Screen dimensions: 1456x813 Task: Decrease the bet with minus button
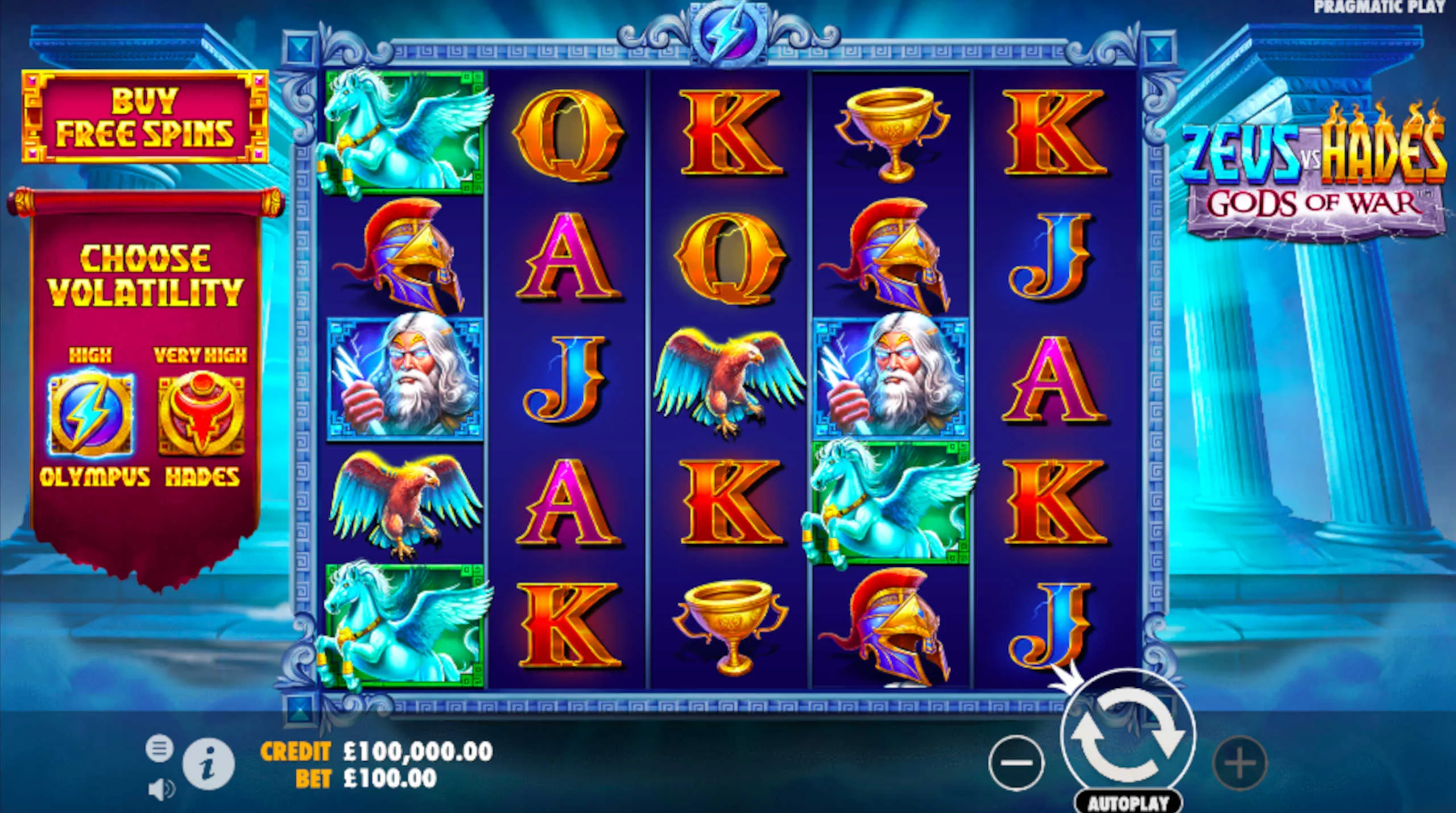(x=1016, y=763)
